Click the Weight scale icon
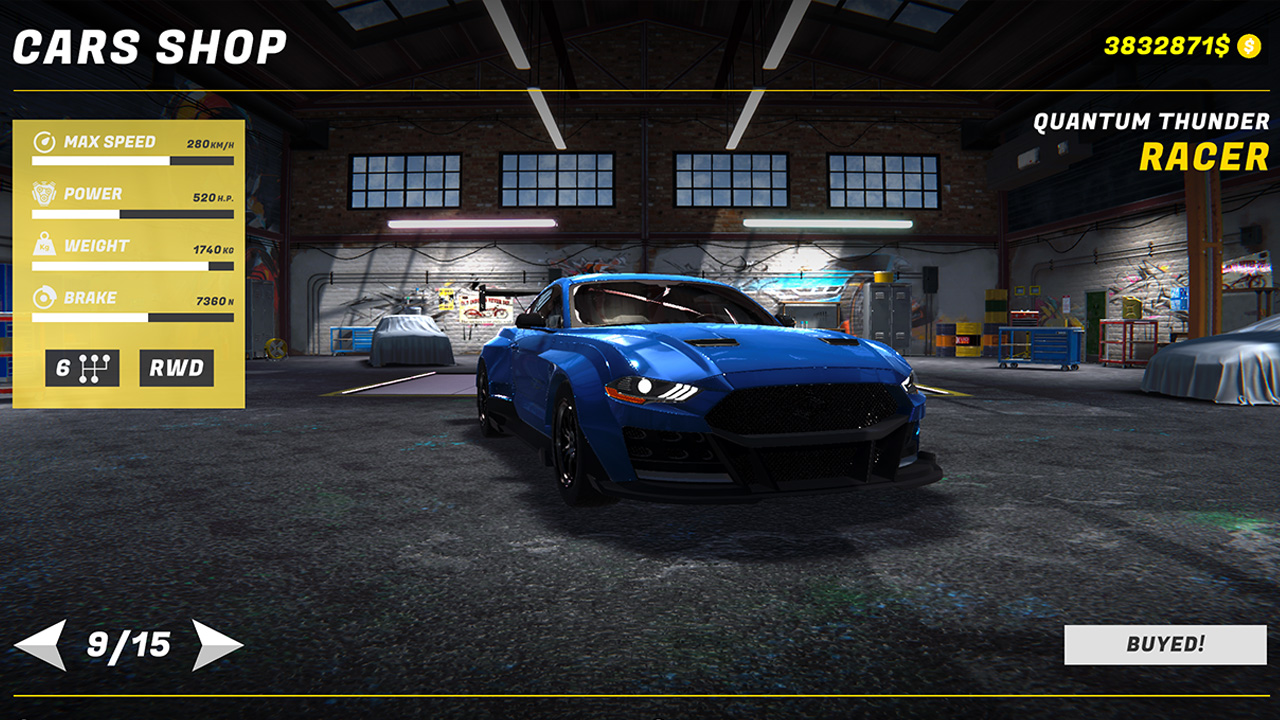Image resolution: width=1280 pixels, height=720 pixels. 42,245
